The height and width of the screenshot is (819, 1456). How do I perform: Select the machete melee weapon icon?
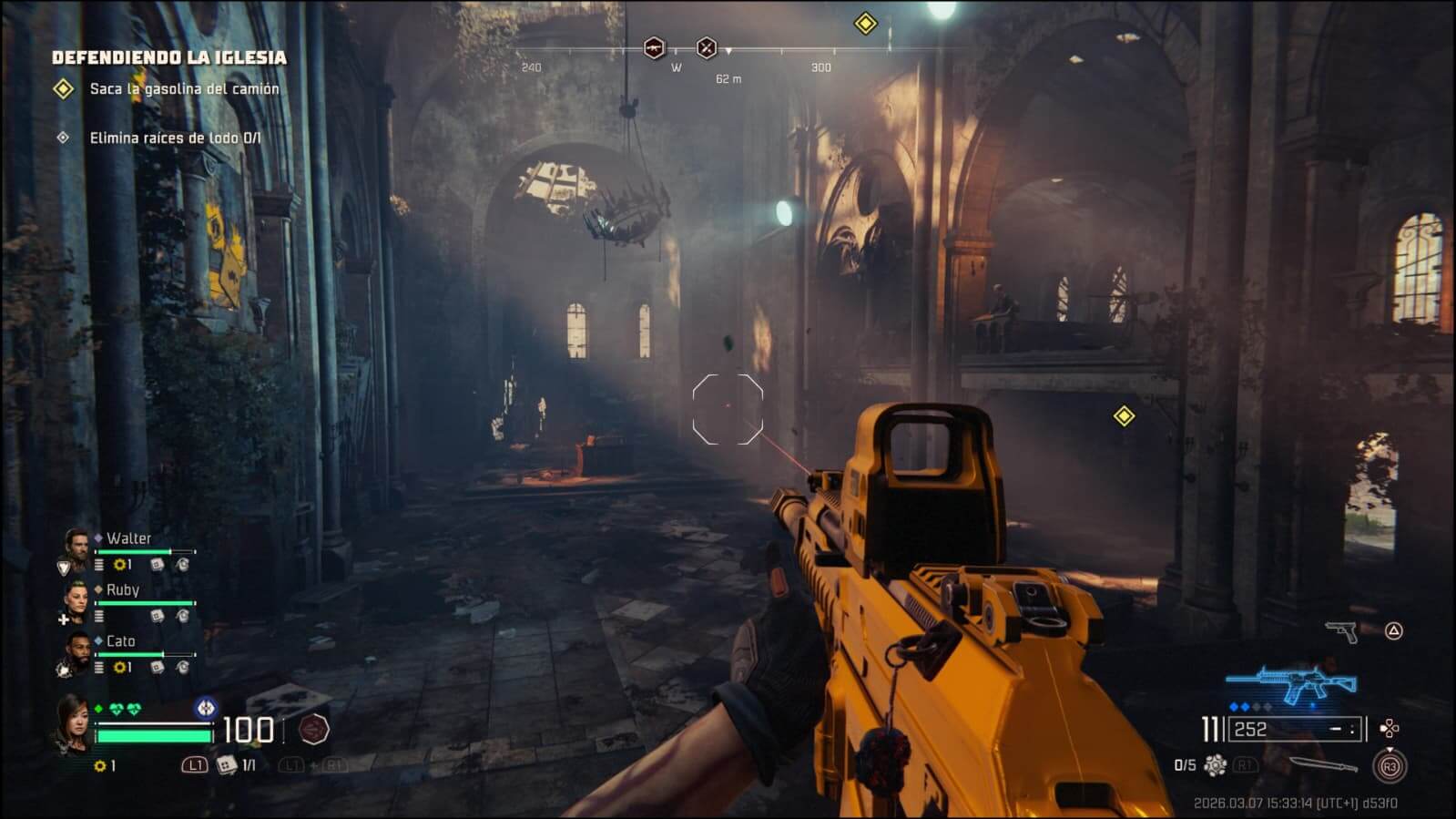coord(1322,765)
